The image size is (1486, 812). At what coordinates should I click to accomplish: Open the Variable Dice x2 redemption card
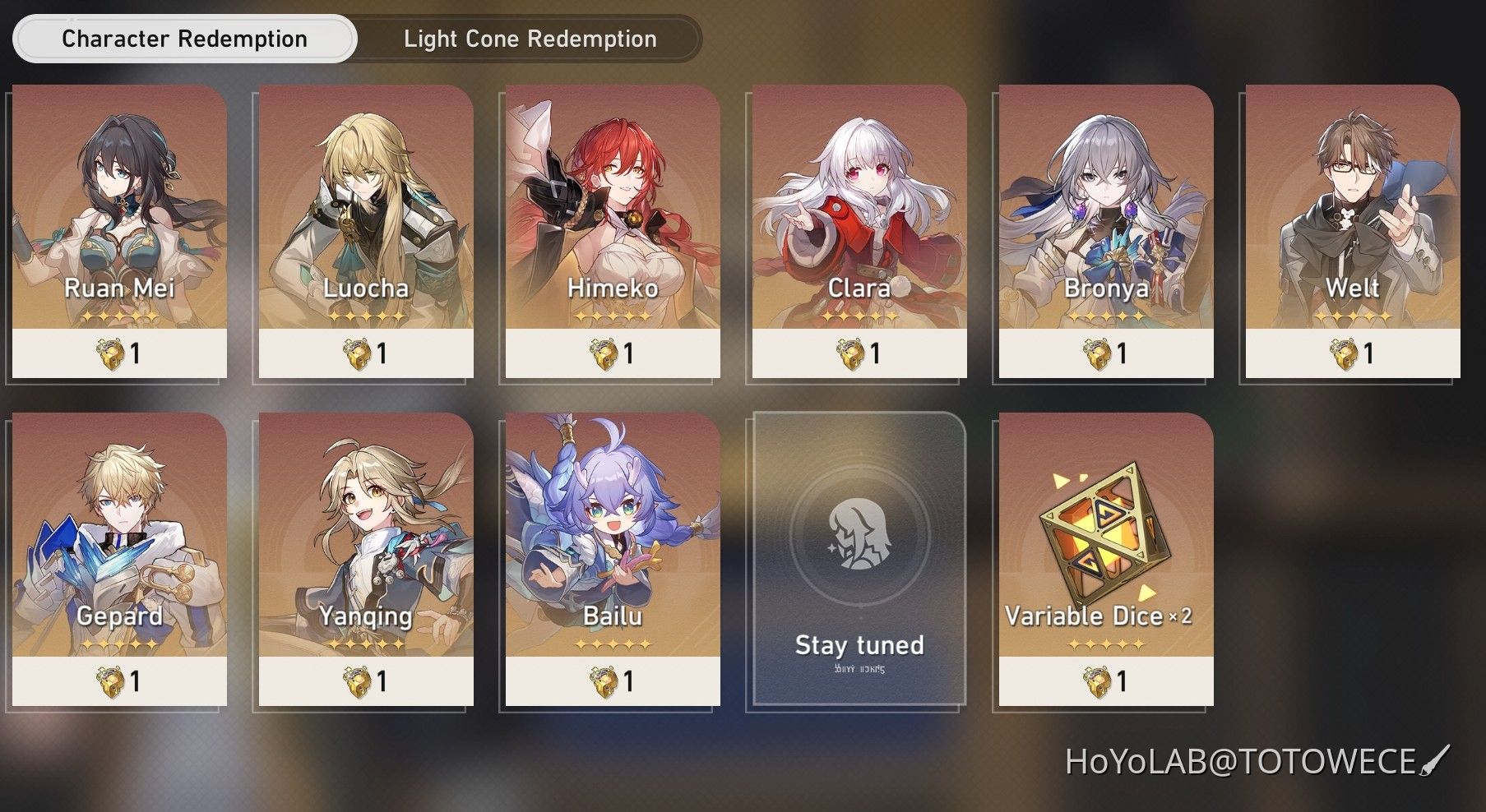(x=1105, y=559)
